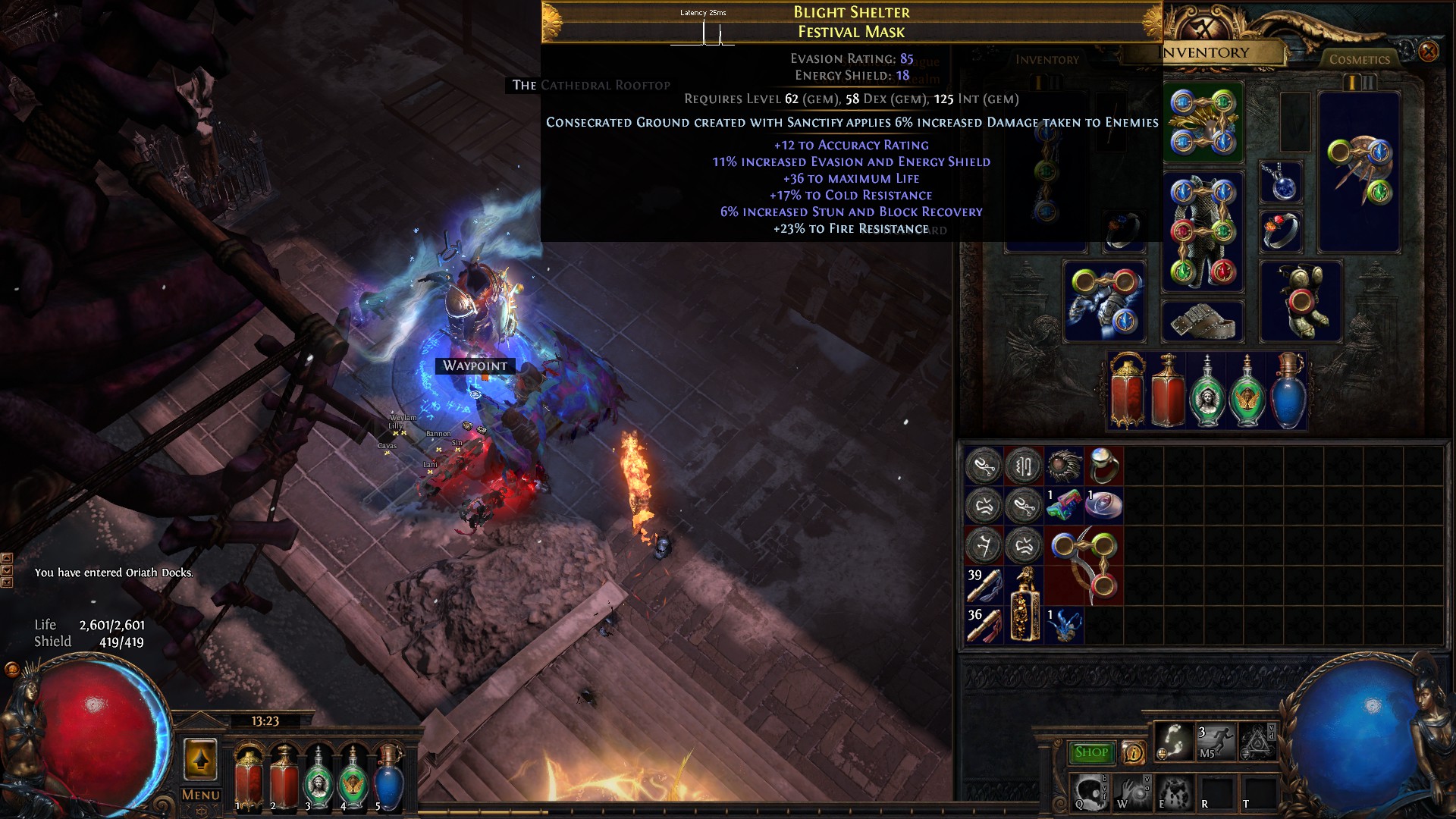The width and height of the screenshot is (1456, 819).
Task: Switch to the Inventory tab
Action: point(1201,53)
